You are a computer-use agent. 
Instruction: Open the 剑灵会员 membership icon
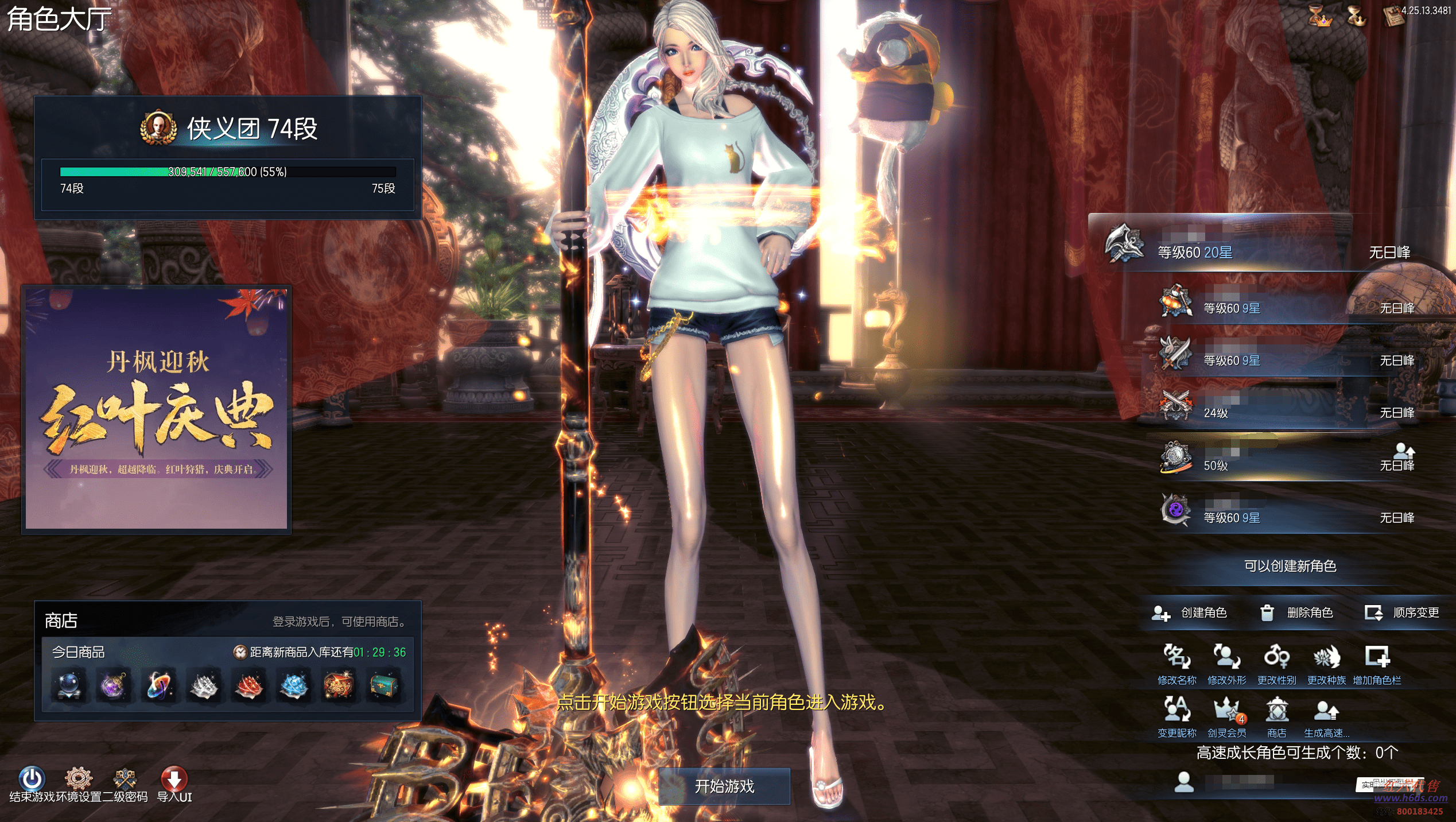[1226, 711]
